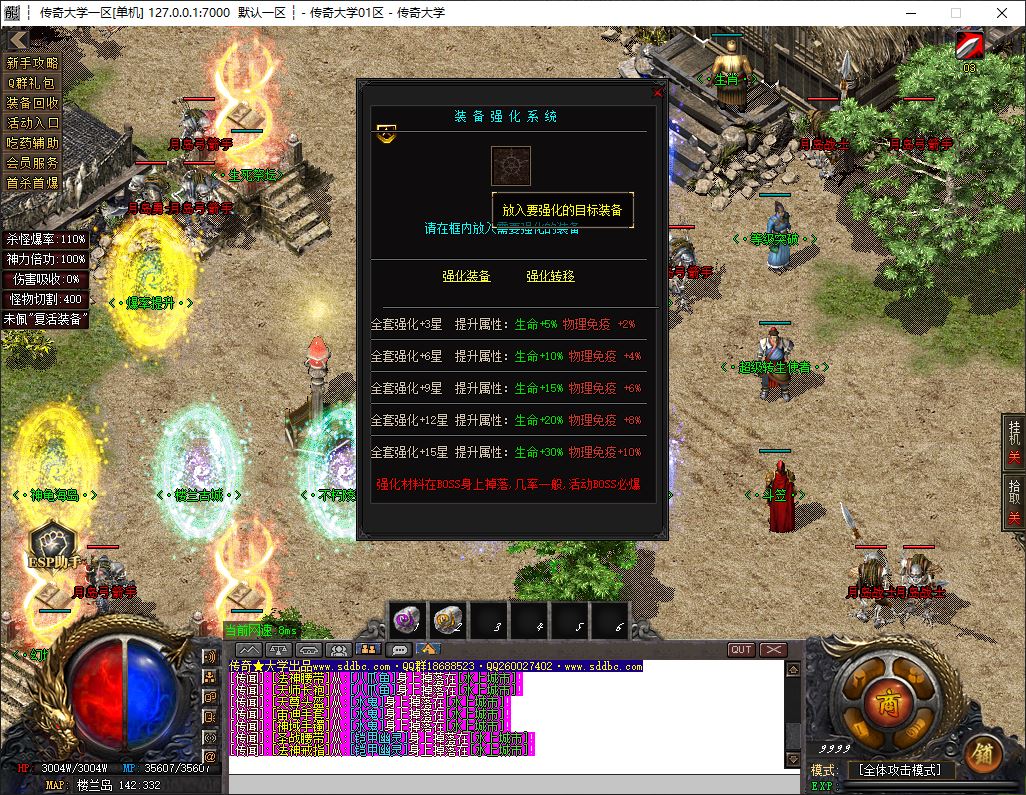Minimize the game window
The height and width of the screenshot is (795, 1026).
(x=908, y=13)
